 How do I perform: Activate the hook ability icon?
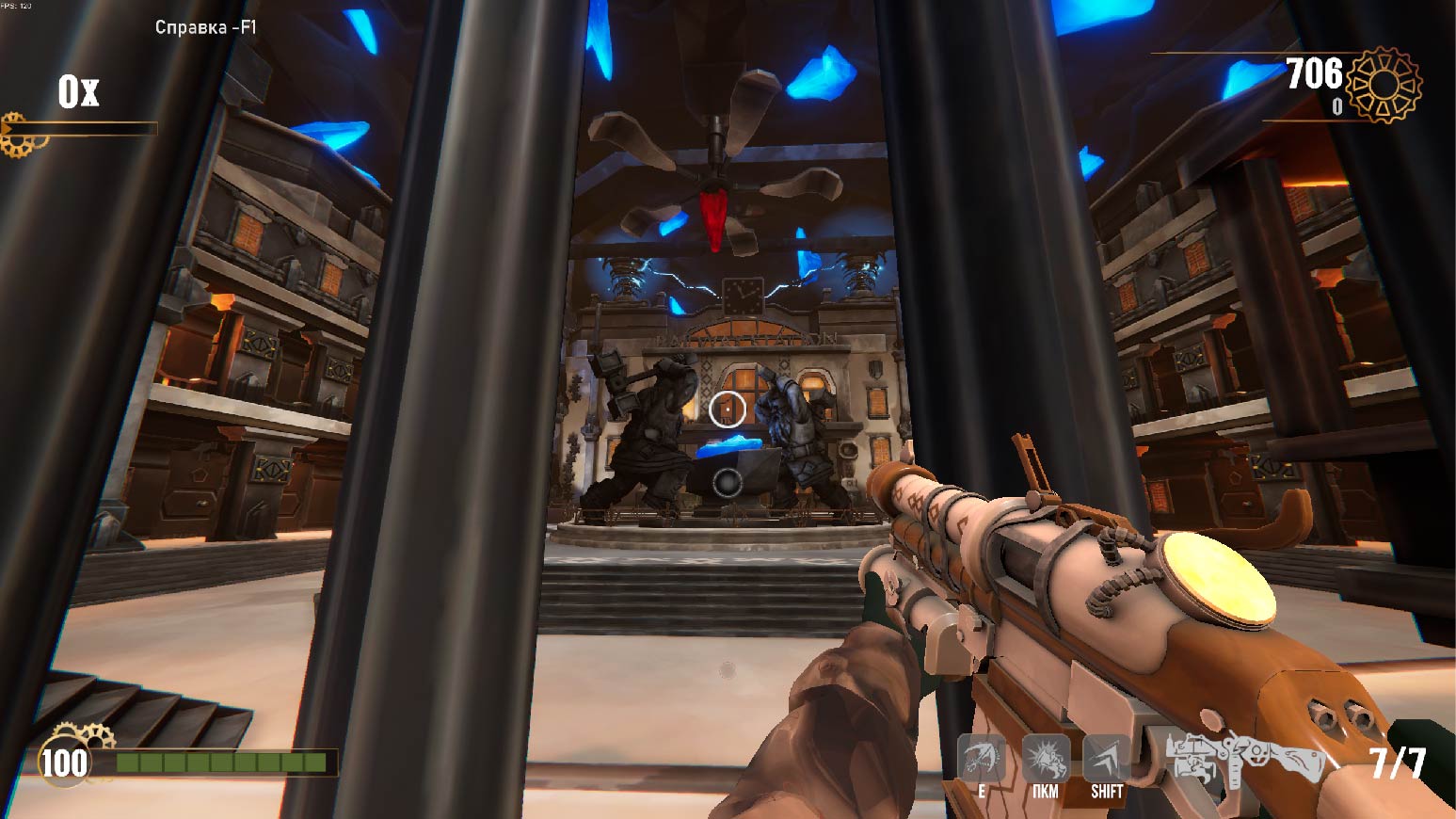981,758
